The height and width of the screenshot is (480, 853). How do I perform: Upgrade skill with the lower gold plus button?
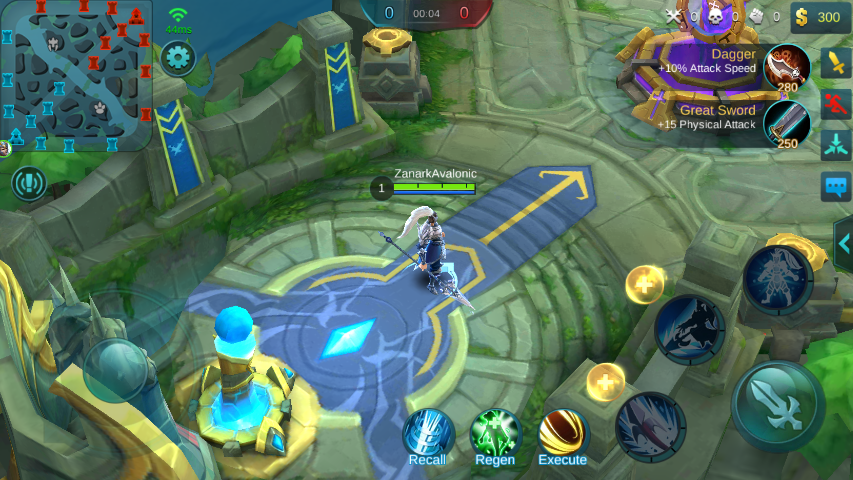point(605,381)
